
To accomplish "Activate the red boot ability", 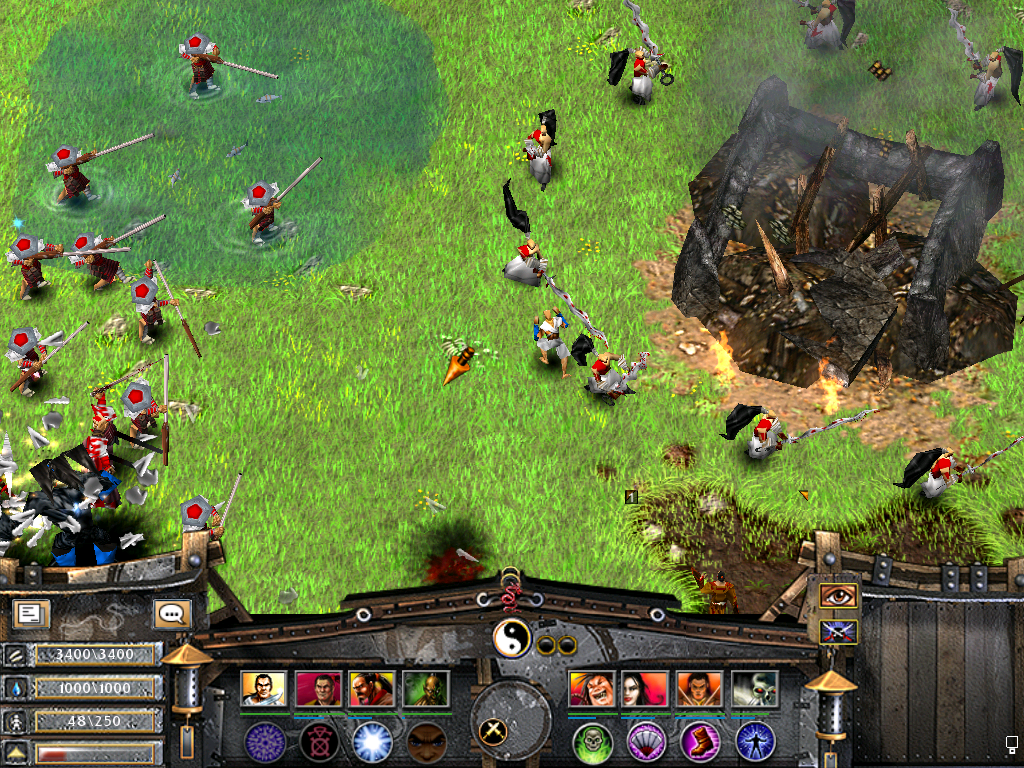I will [700, 741].
